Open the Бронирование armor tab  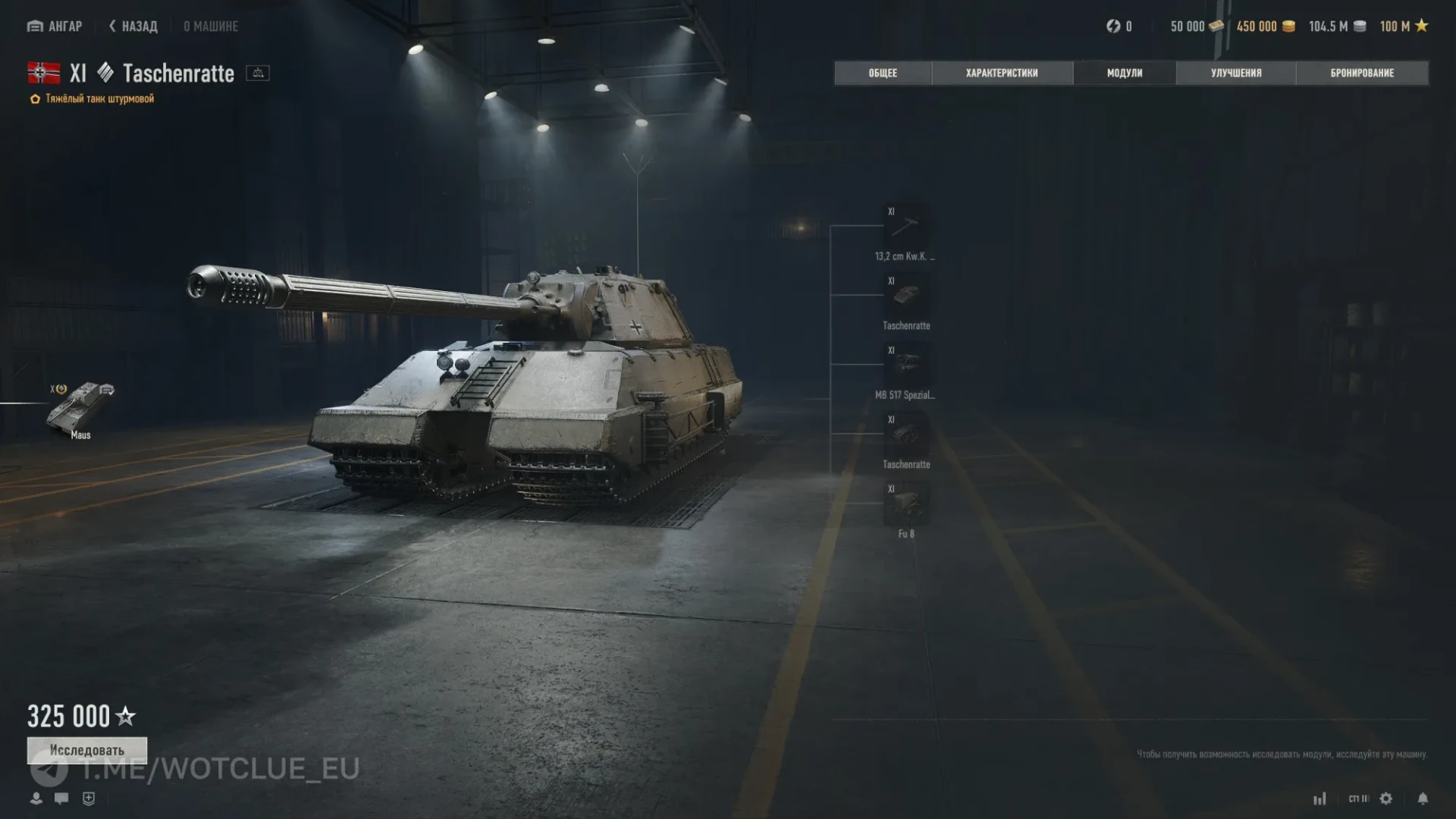(x=1362, y=73)
